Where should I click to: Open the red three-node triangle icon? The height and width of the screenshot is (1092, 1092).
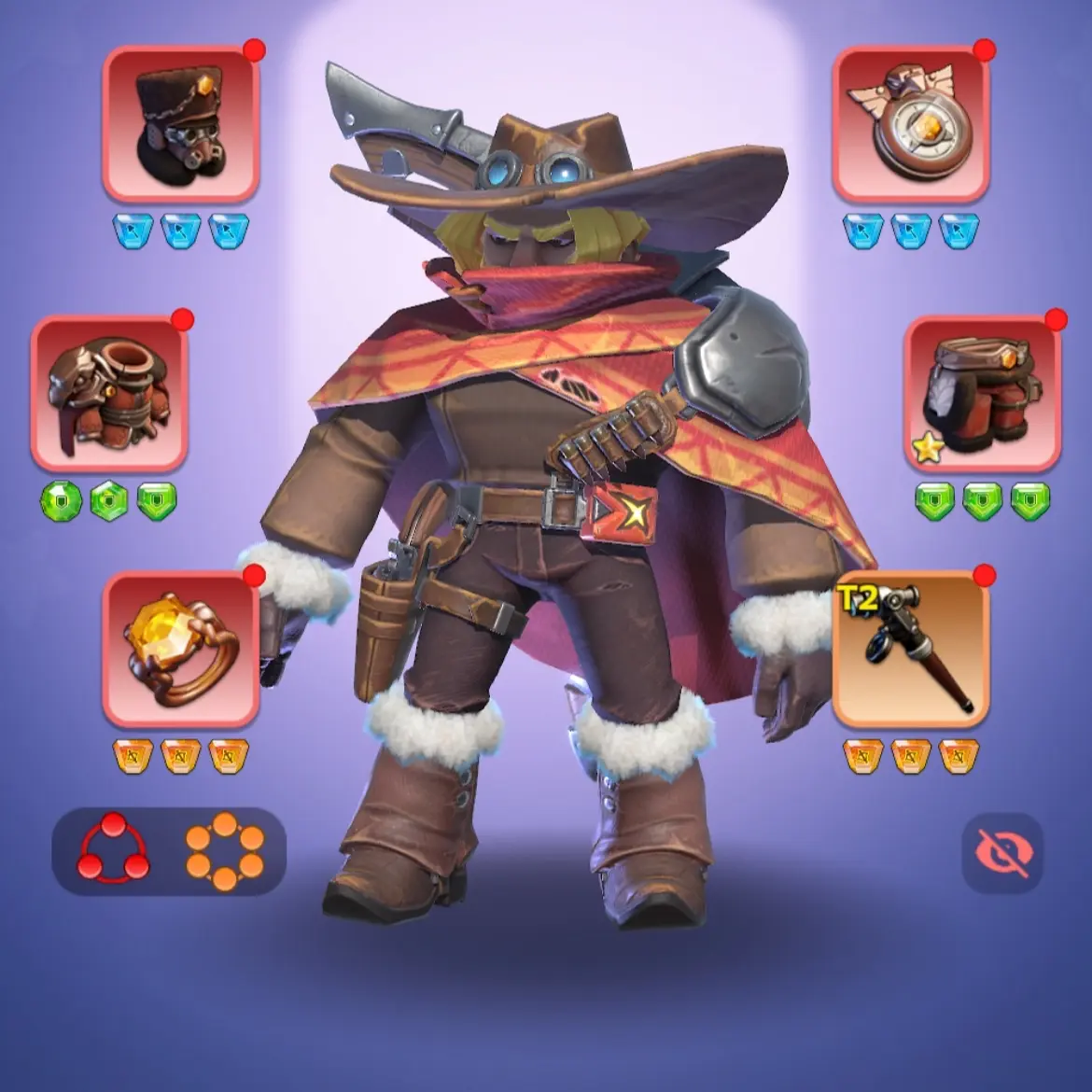click(x=113, y=850)
